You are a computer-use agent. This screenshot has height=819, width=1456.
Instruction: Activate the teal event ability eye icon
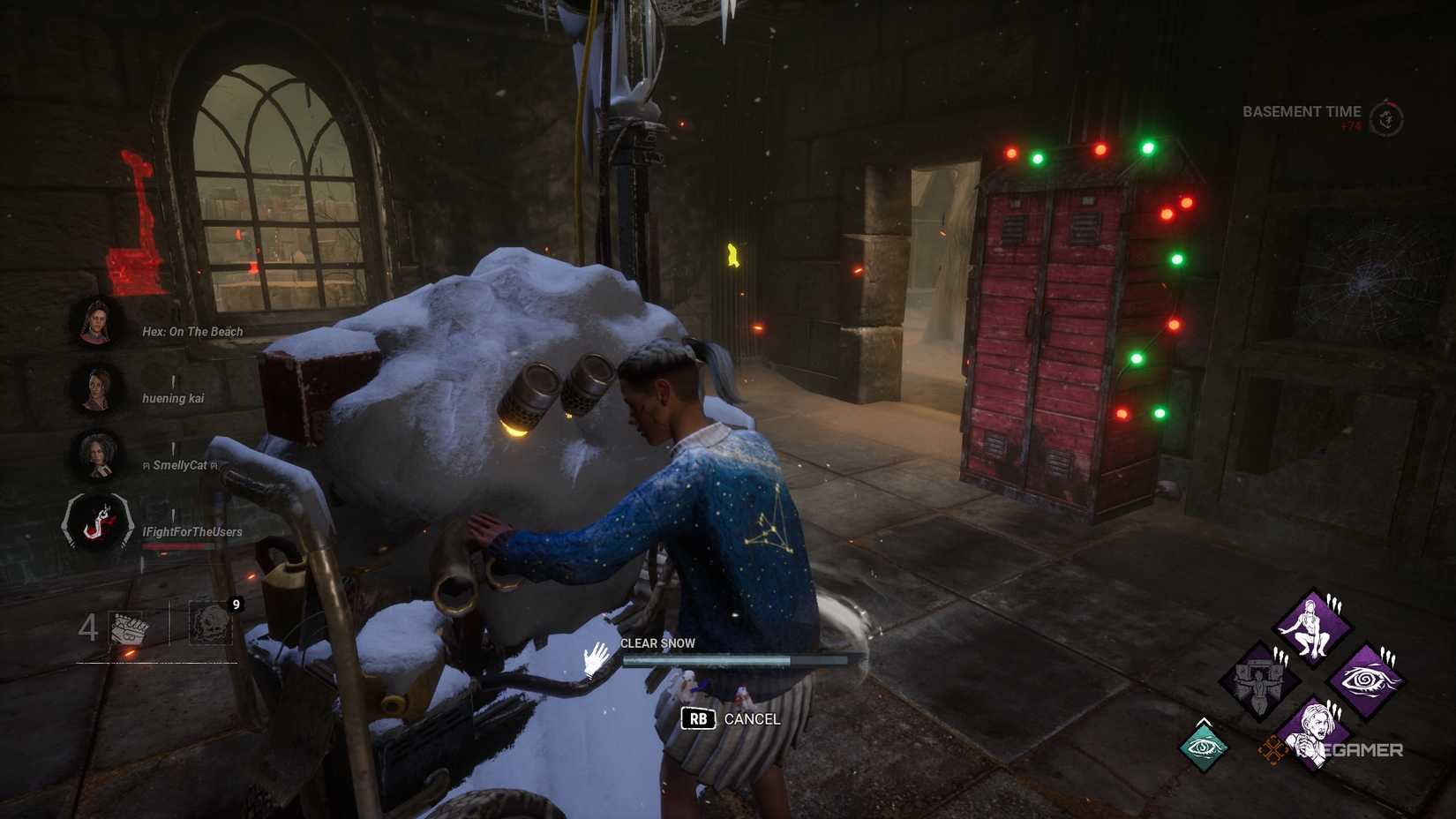[x=1203, y=747]
